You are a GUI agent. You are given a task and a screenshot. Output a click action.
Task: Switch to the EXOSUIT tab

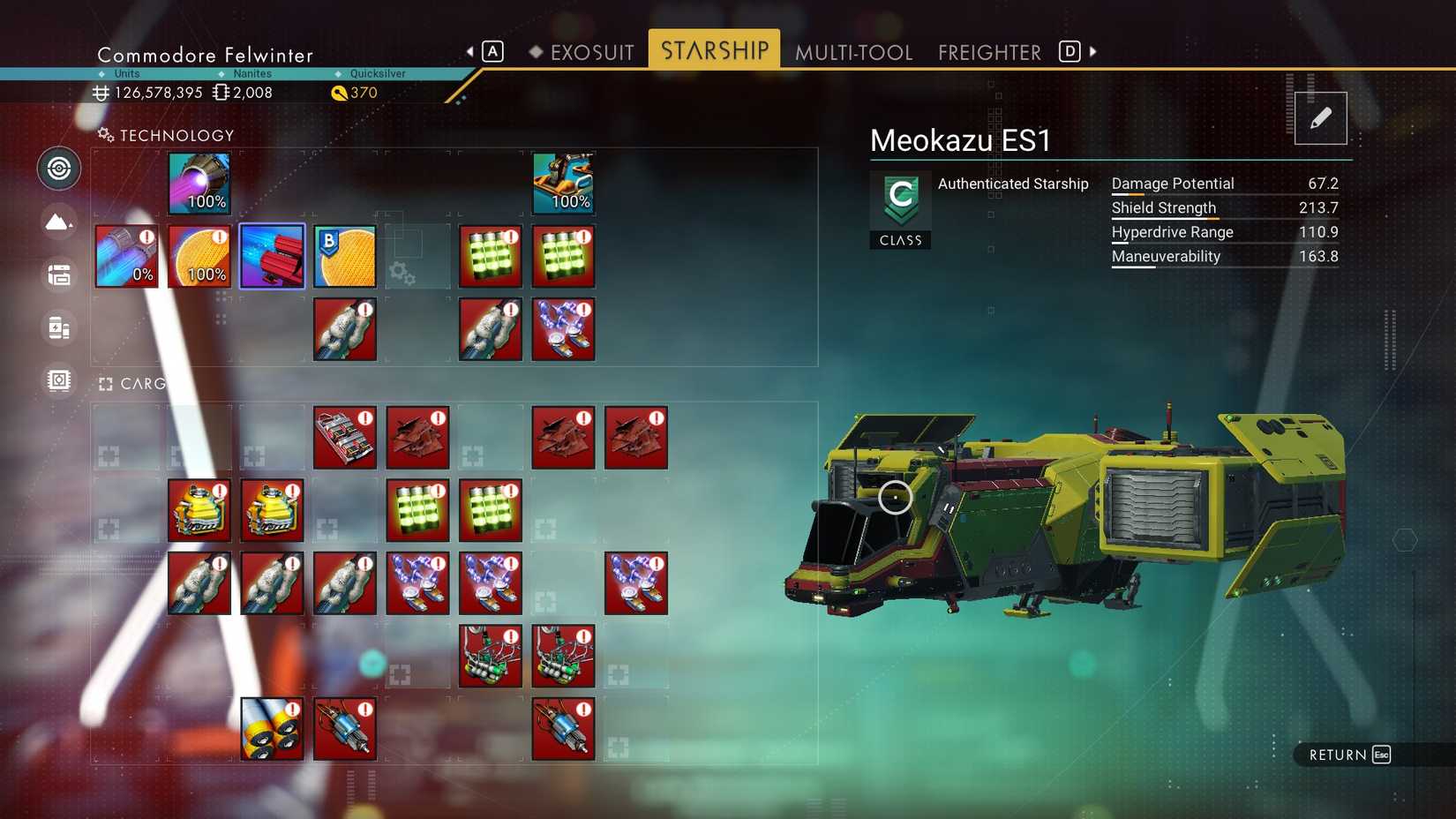tap(590, 52)
